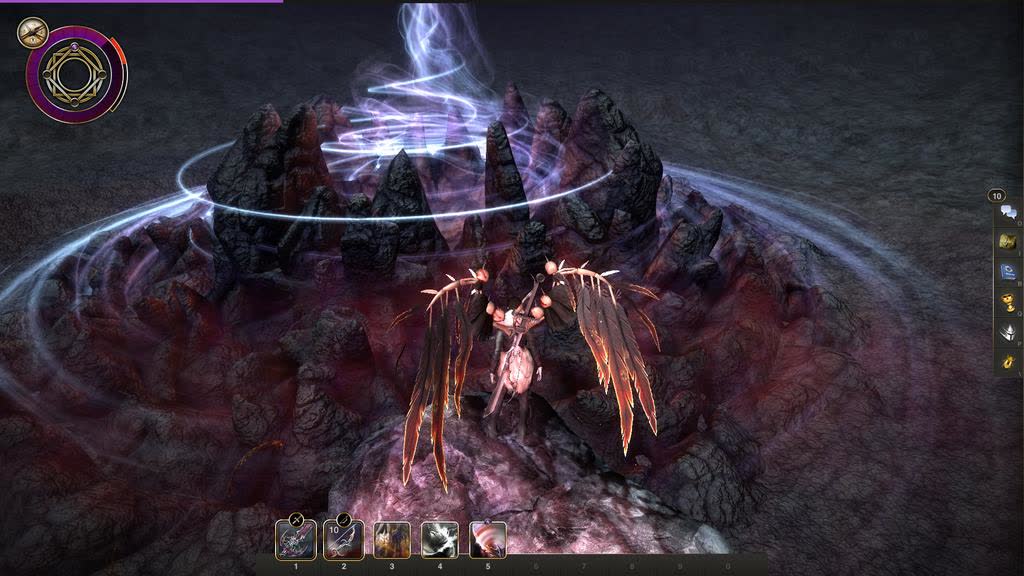Click the small golden icon under the helmet
Image resolution: width=1024 pixels, height=576 pixels.
(1008, 360)
